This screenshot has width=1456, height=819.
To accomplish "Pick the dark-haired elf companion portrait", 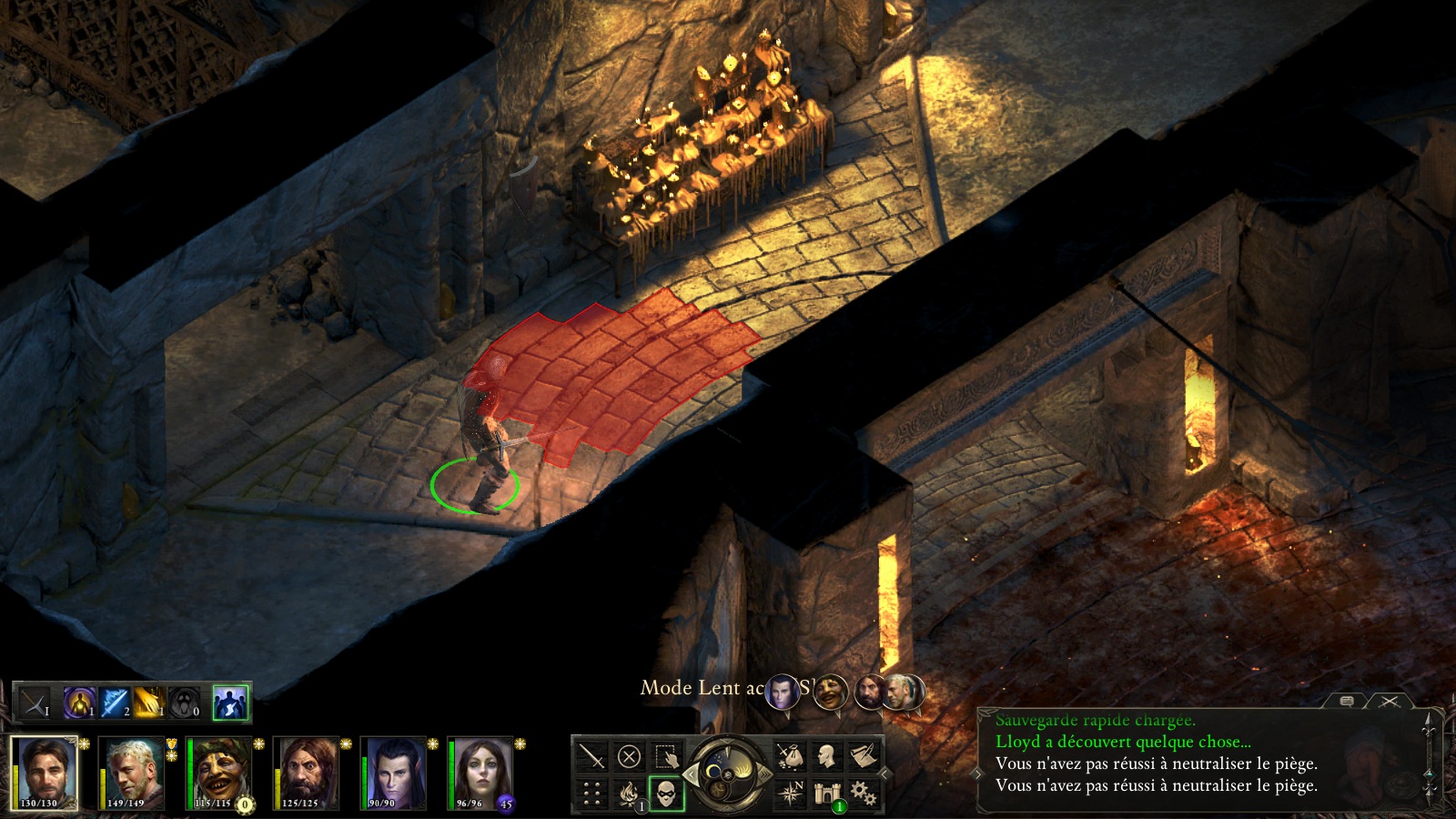I will 393,772.
